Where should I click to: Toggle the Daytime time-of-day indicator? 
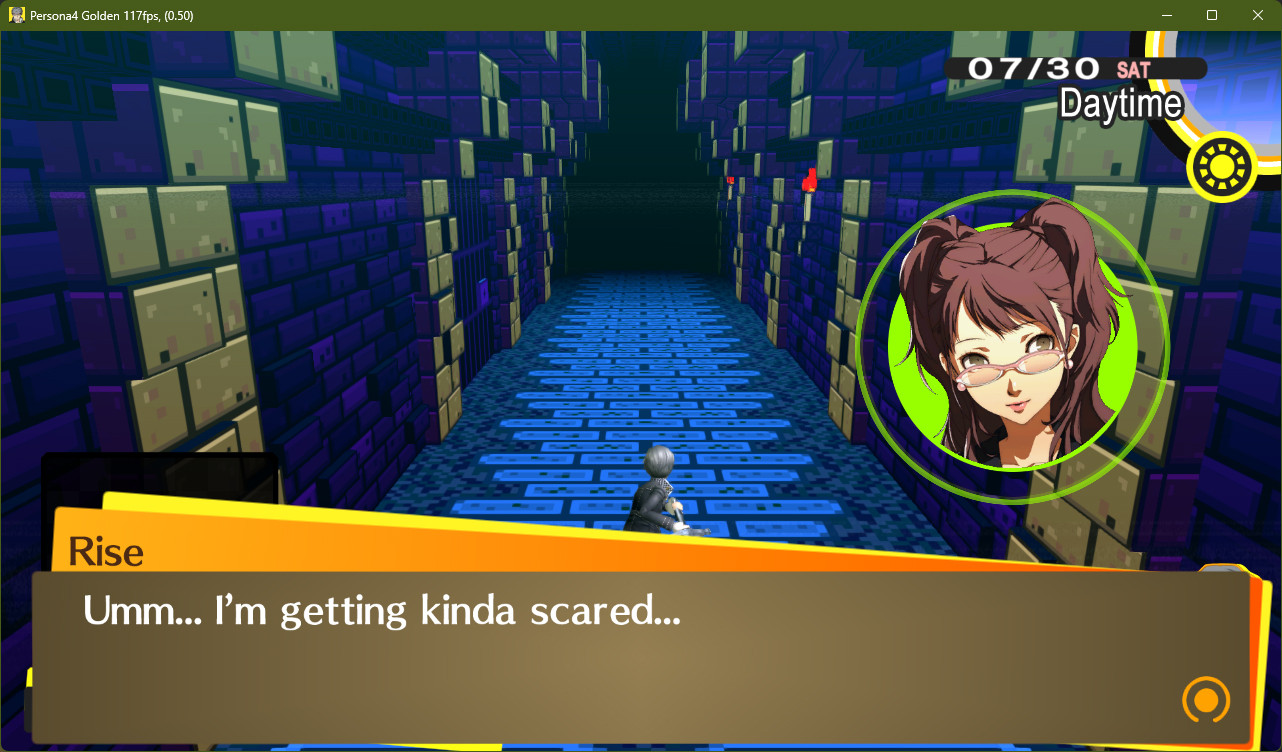point(1122,104)
